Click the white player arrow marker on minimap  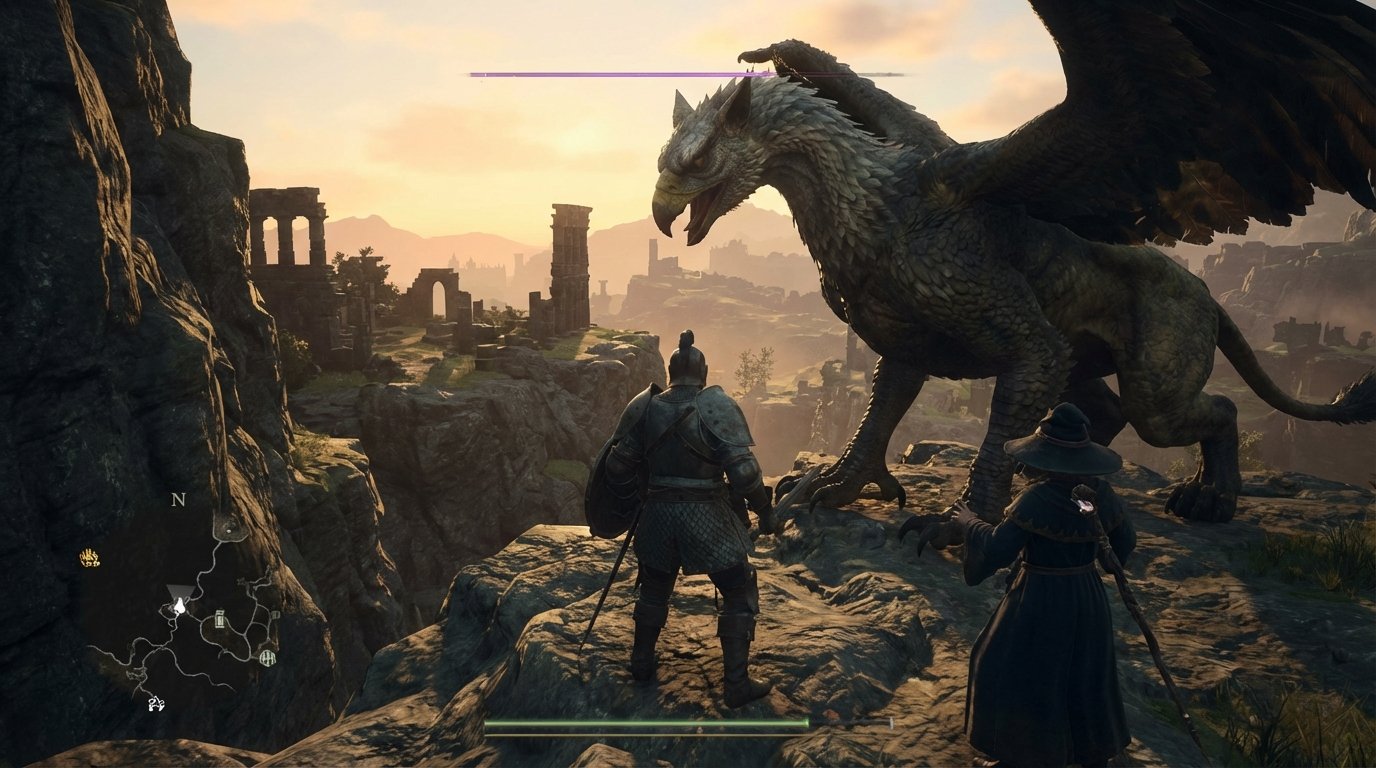(x=180, y=605)
